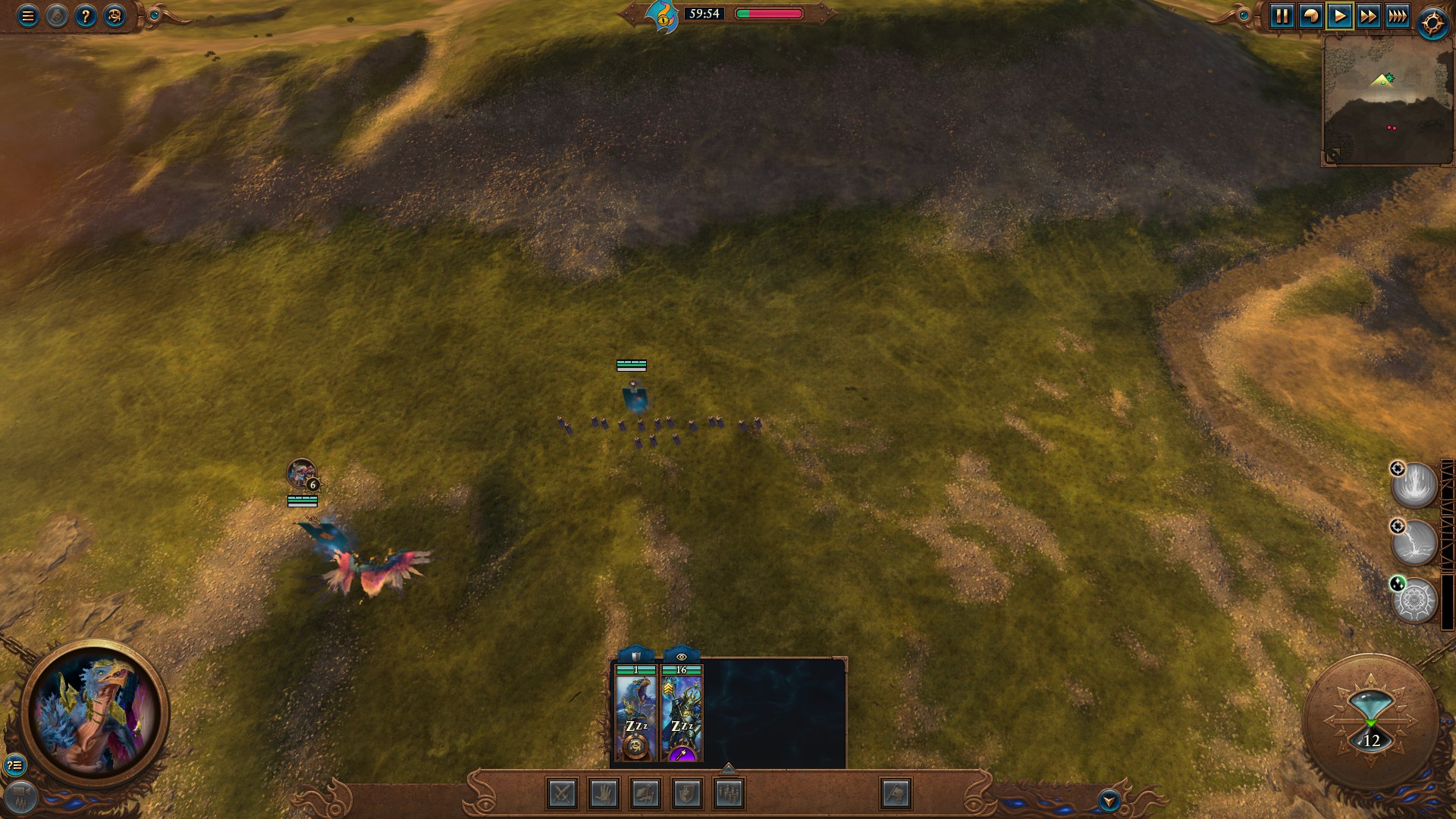Open the battle orders book icon
Screen dimensions: 1456x819
point(645,795)
